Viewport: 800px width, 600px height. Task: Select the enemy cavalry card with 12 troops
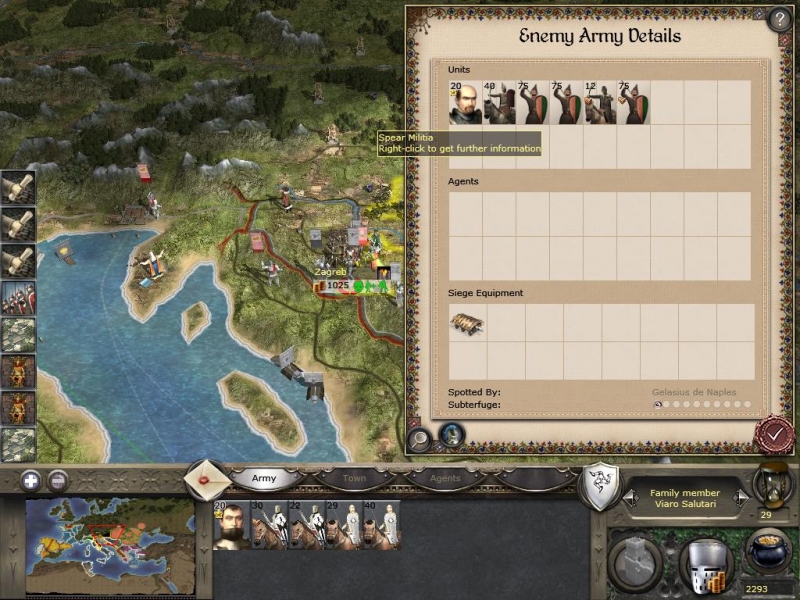[x=600, y=103]
